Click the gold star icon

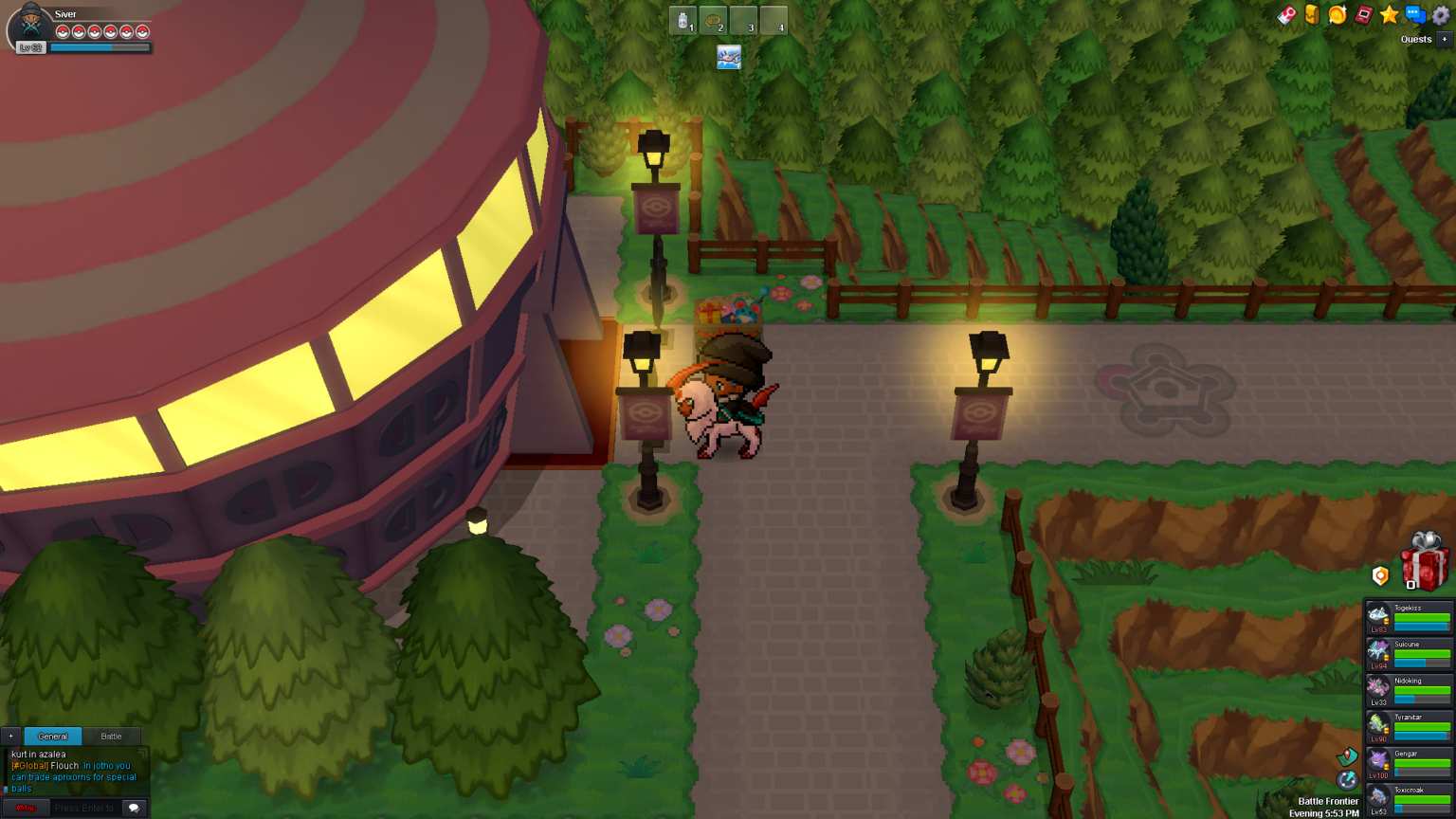(1390, 14)
